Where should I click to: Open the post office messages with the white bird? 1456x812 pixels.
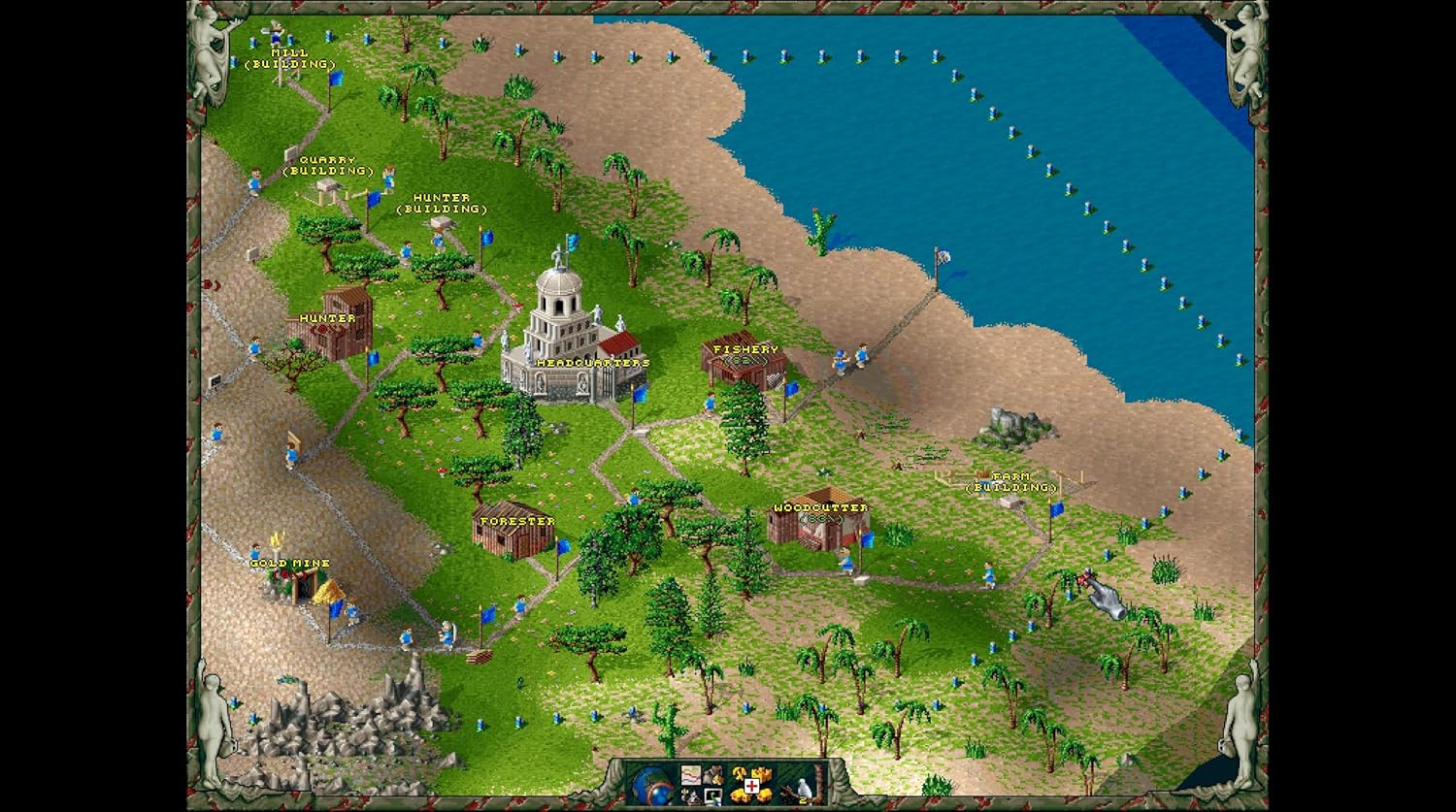pos(804,786)
